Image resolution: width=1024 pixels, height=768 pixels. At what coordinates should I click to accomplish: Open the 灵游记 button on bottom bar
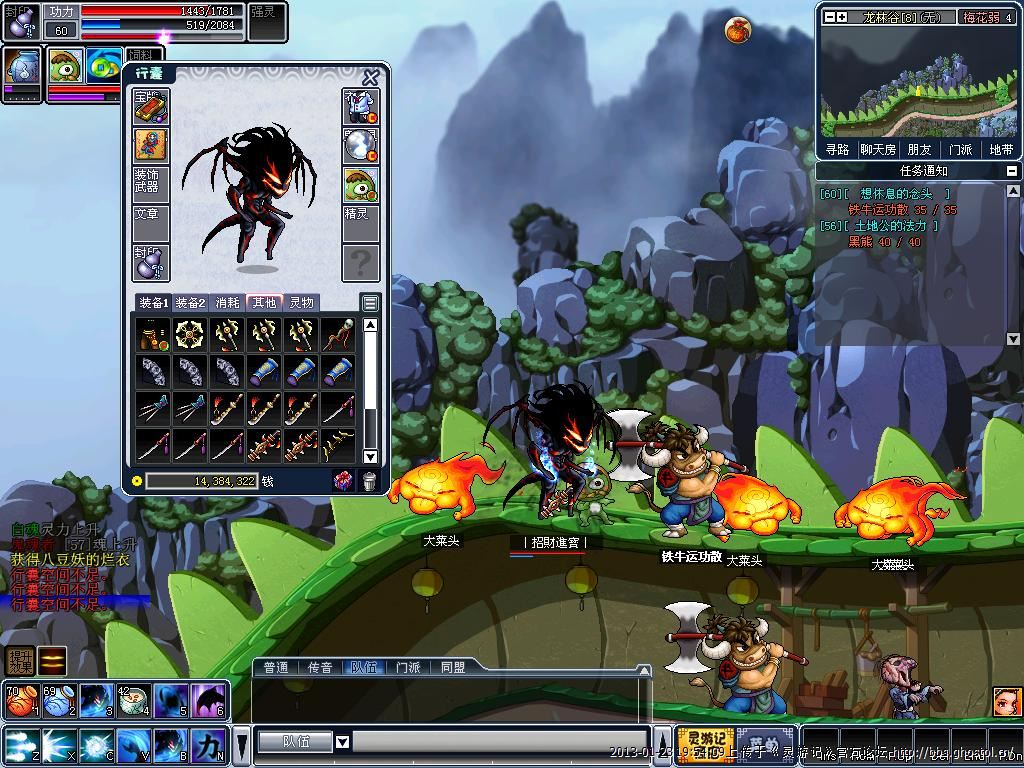click(704, 746)
